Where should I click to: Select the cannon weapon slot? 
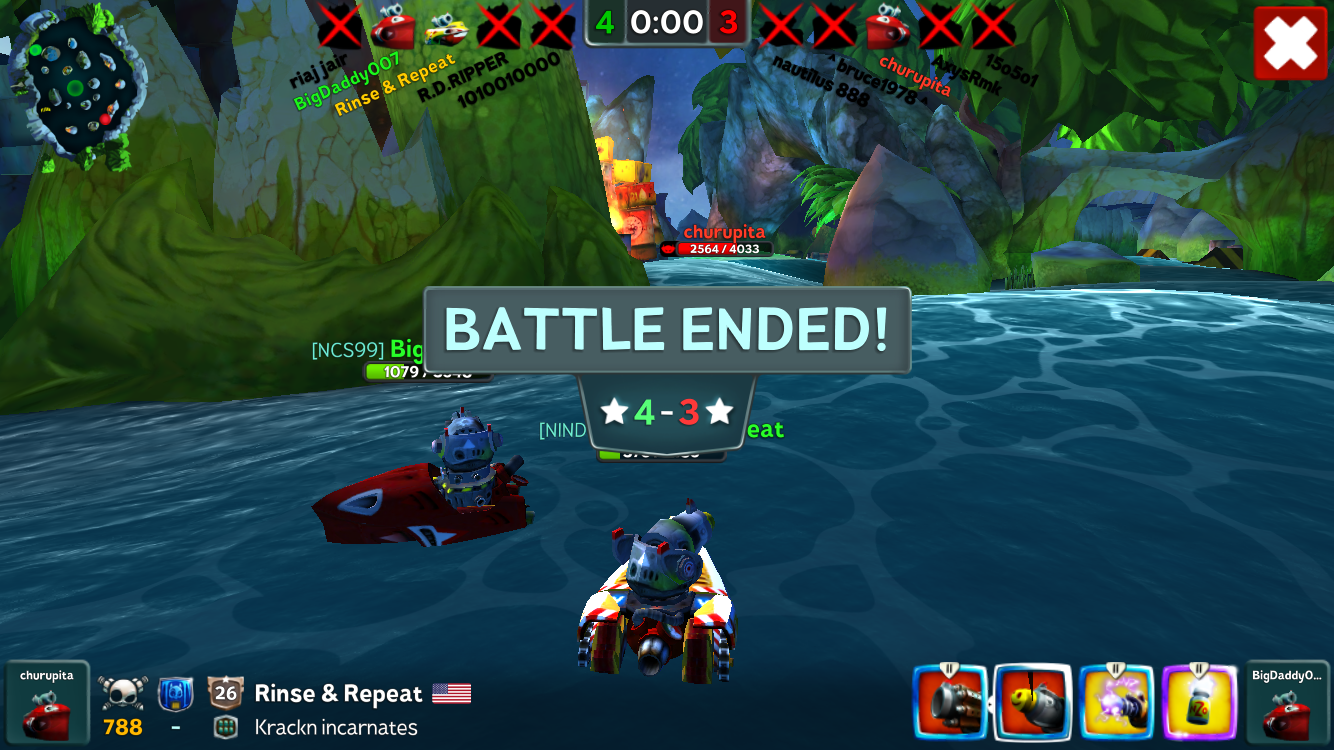tap(950, 704)
